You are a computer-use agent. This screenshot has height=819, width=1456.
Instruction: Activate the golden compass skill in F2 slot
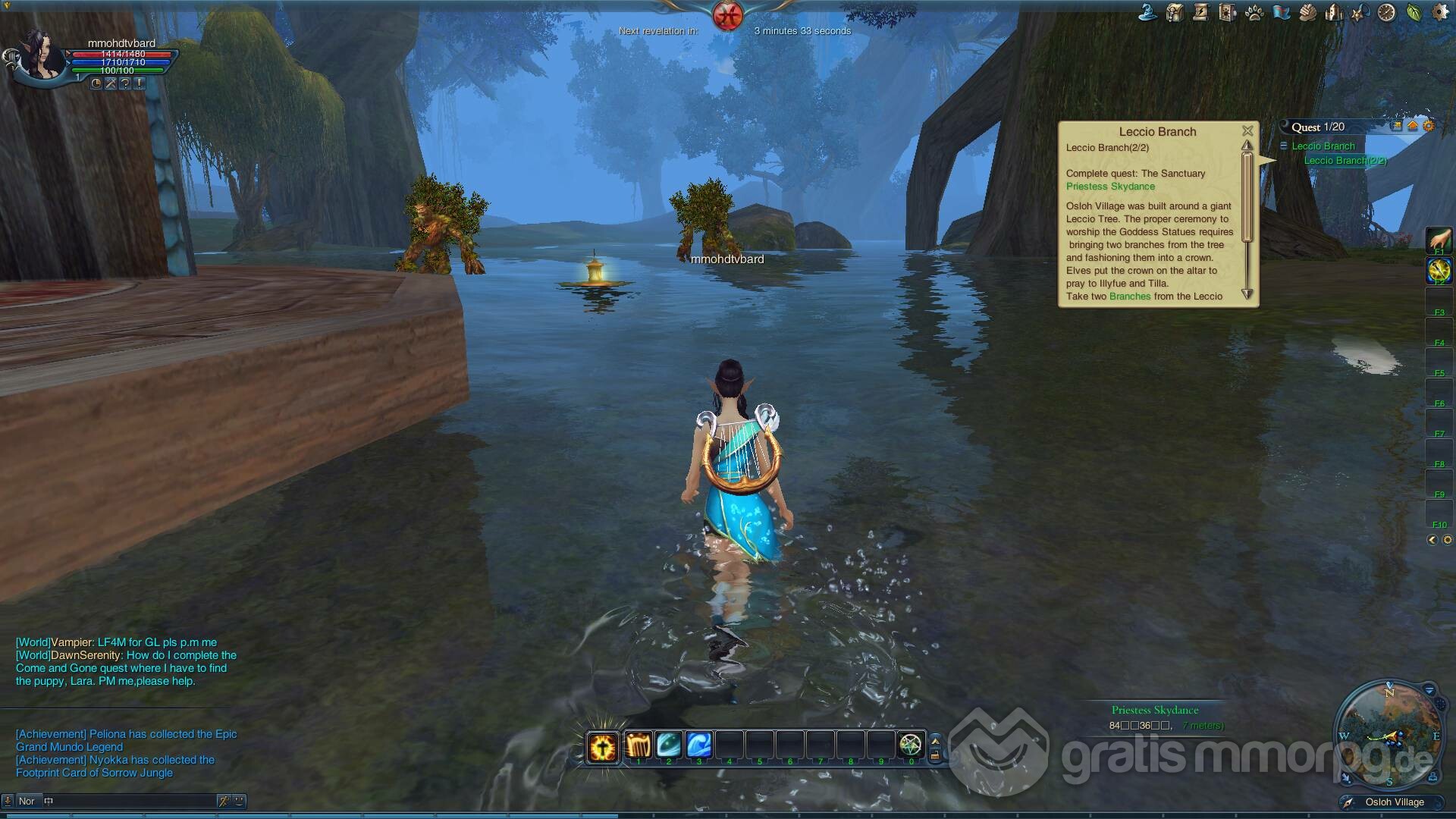1439,270
